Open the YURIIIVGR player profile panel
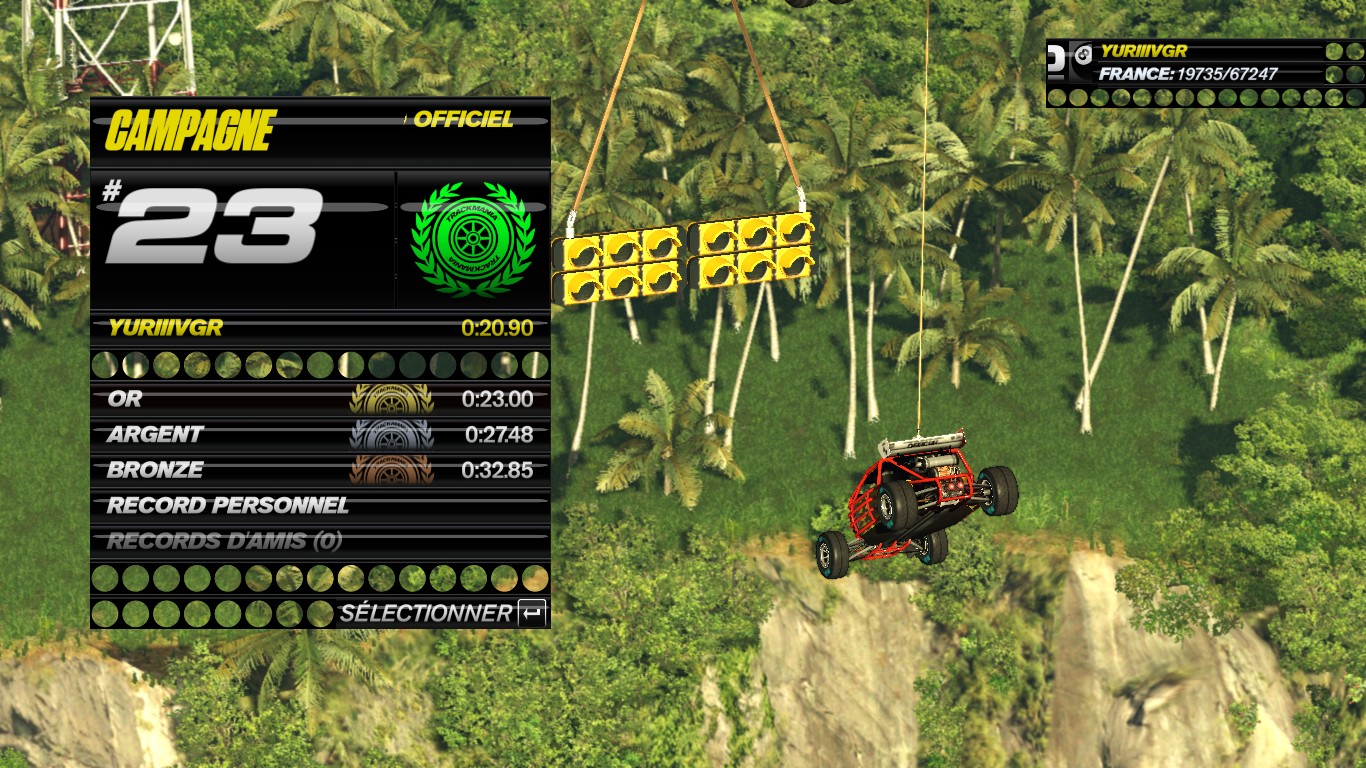Viewport: 1366px width, 768px height. pyautogui.click(x=1205, y=63)
